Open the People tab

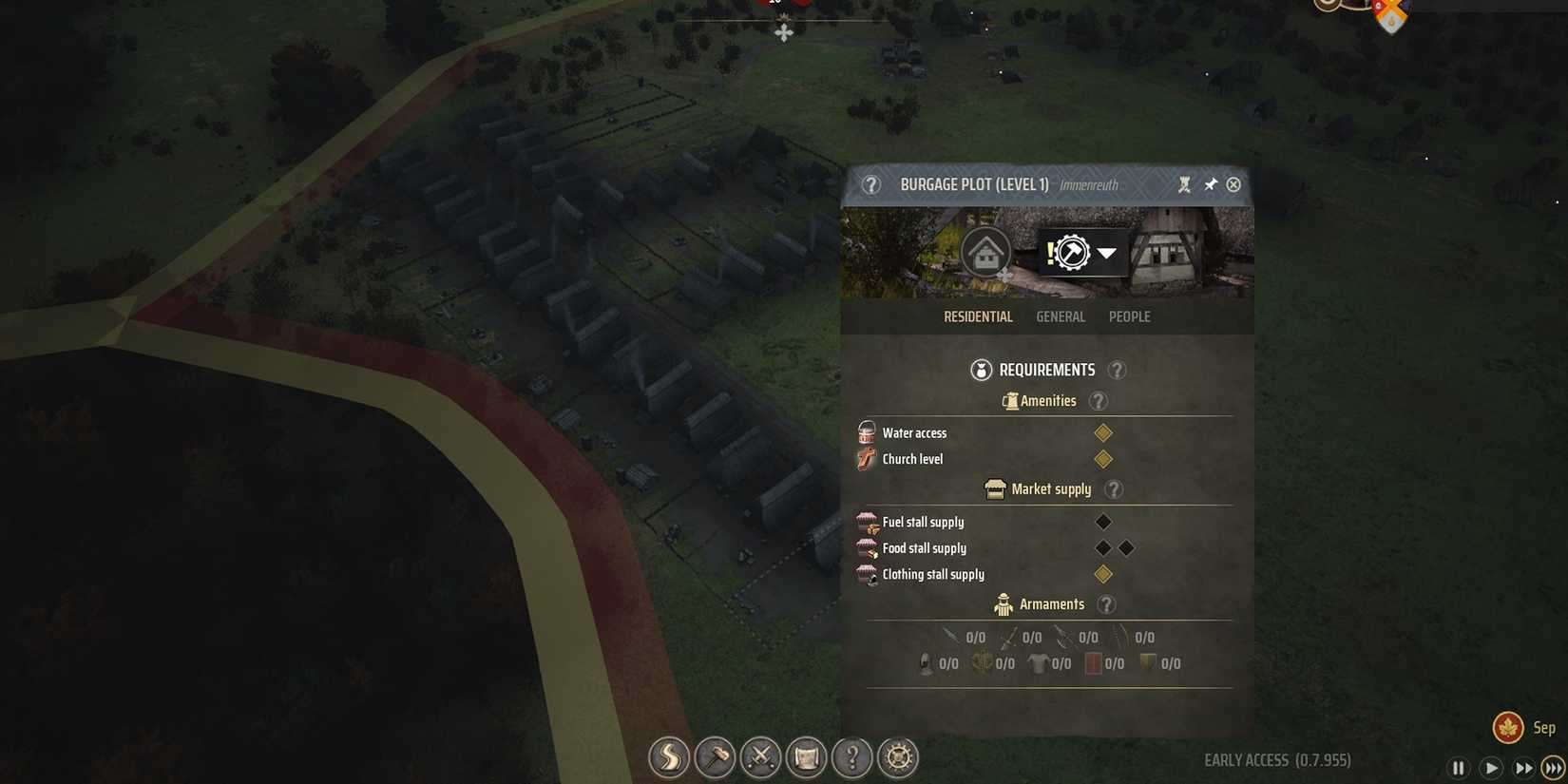point(1129,316)
